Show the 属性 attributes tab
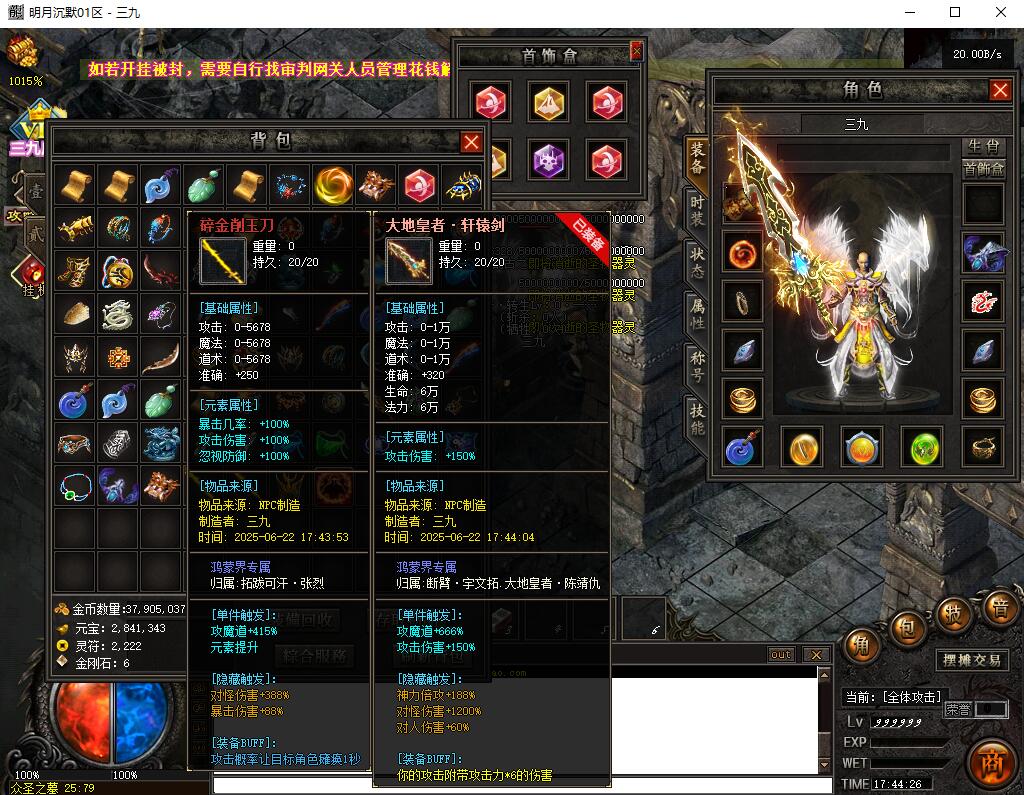 [697, 315]
